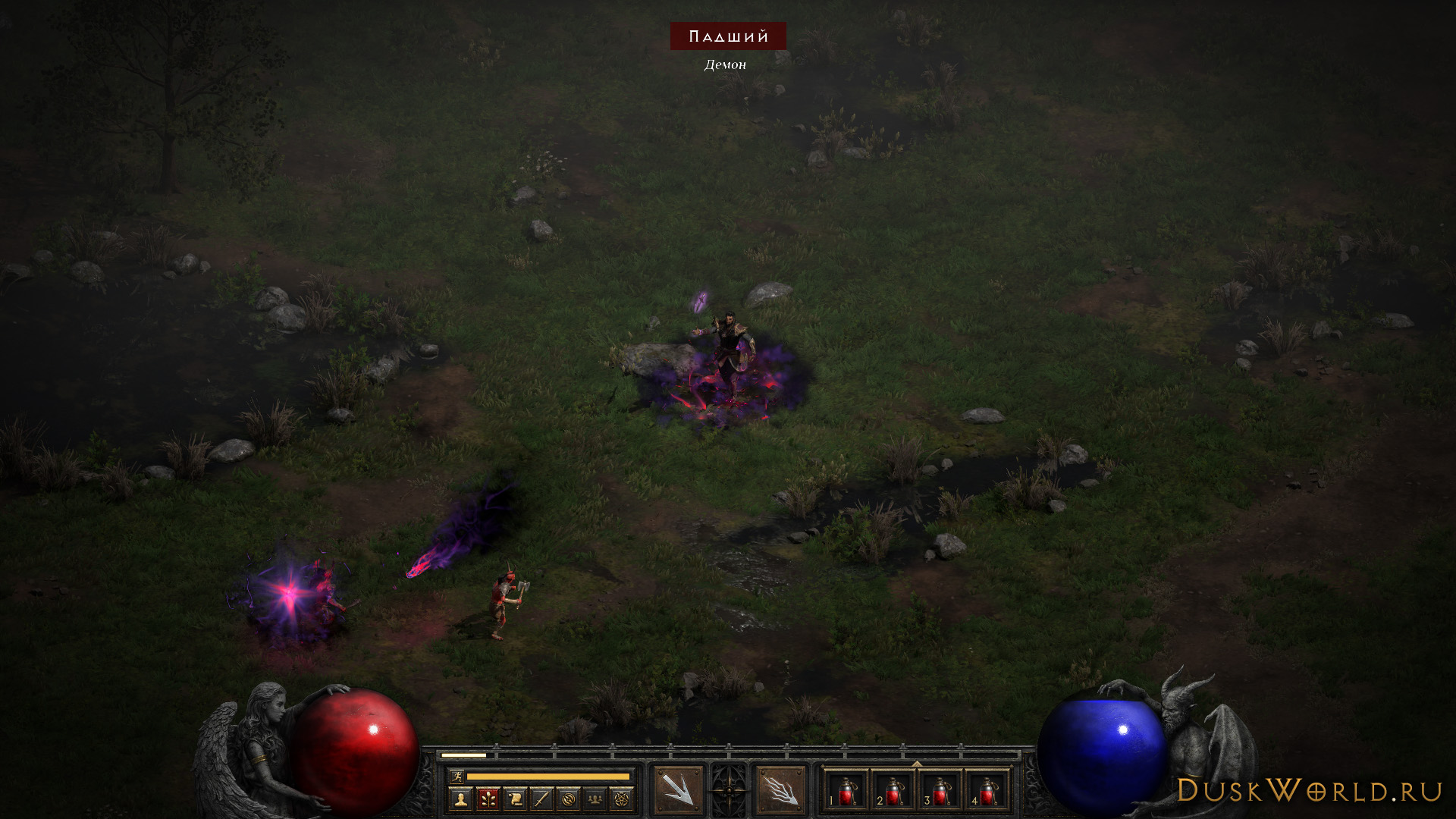The width and height of the screenshot is (1456, 819).
Task: Use the healing potion in belt slot 3
Action: tap(940, 791)
